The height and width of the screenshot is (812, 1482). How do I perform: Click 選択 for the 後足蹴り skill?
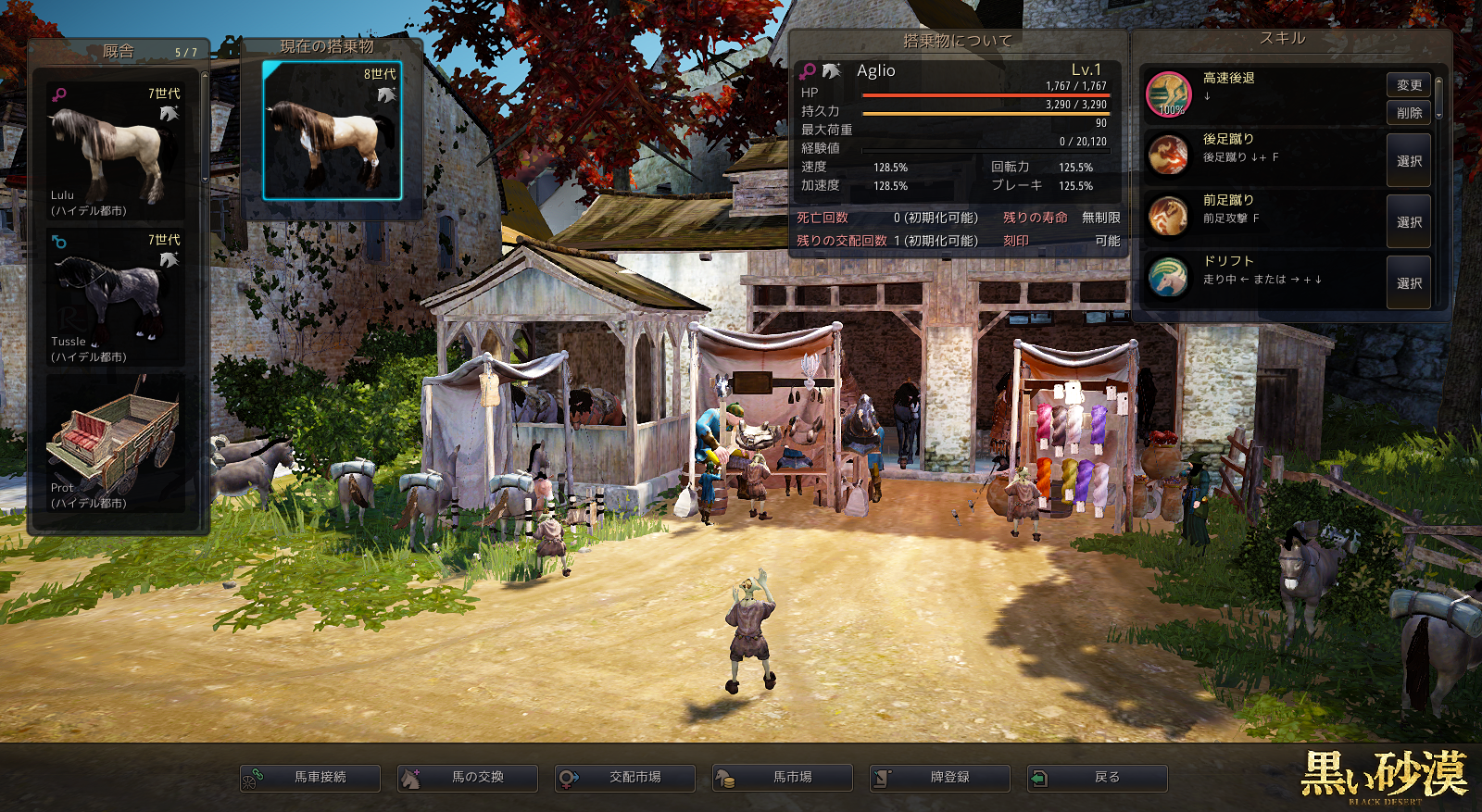coord(1408,161)
